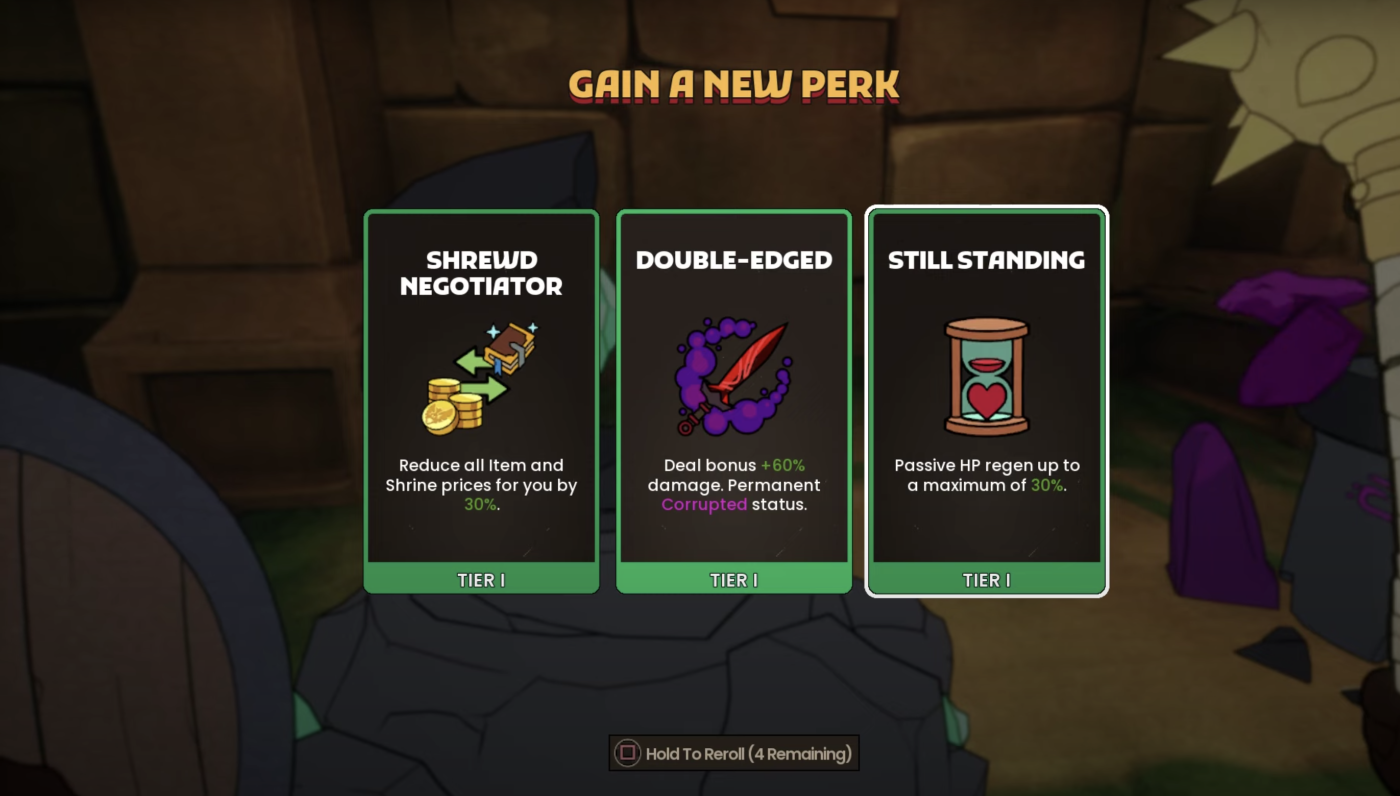The image size is (1400, 796).
Task: Click the GAIN A NEW PERK title
Action: [x=733, y=87]
